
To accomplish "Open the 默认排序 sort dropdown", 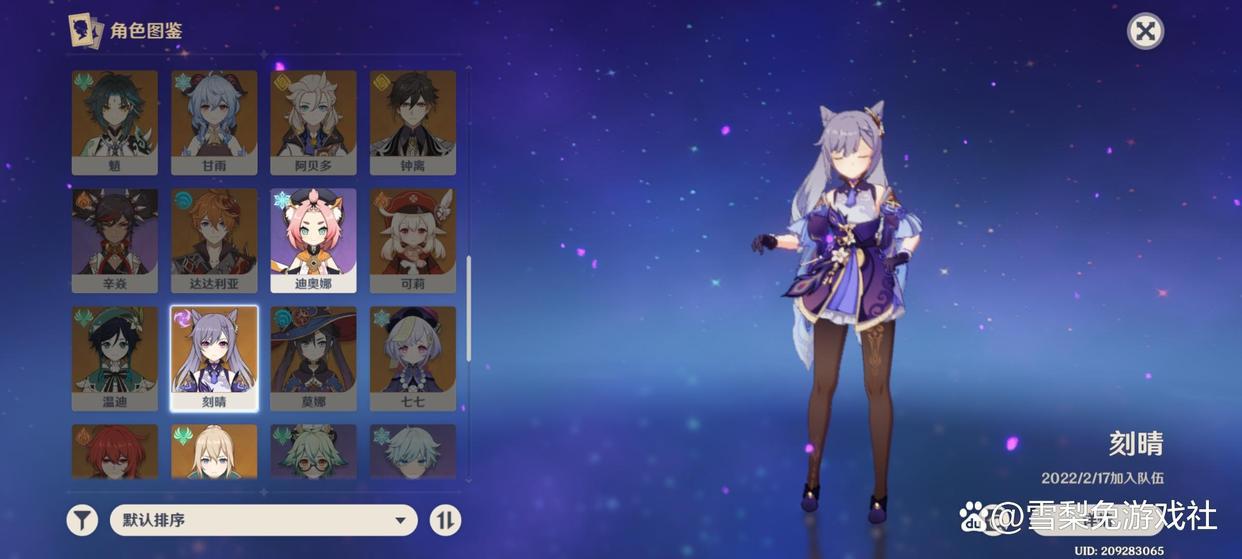I will 263,520.
